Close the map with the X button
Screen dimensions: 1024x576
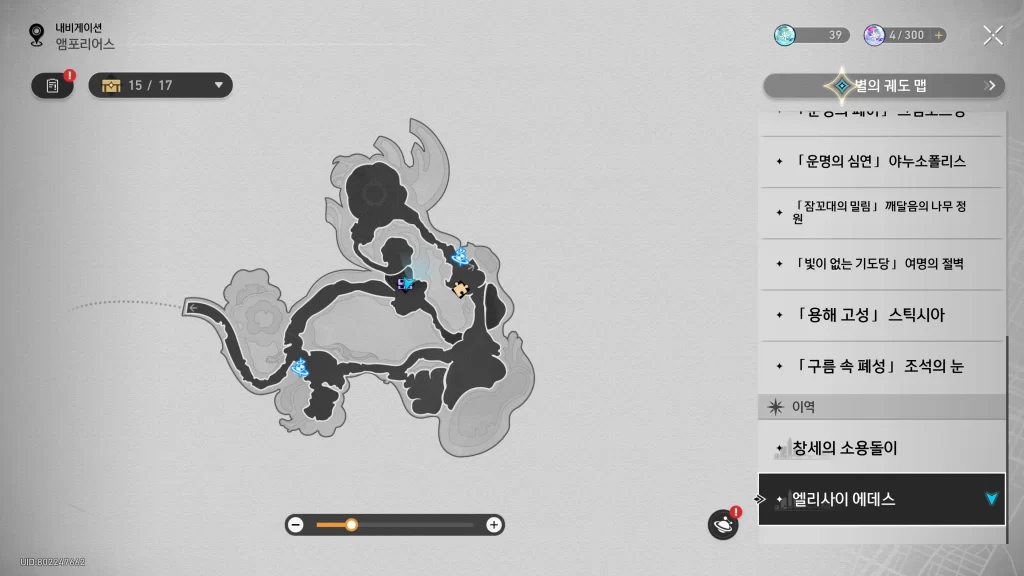992,36
